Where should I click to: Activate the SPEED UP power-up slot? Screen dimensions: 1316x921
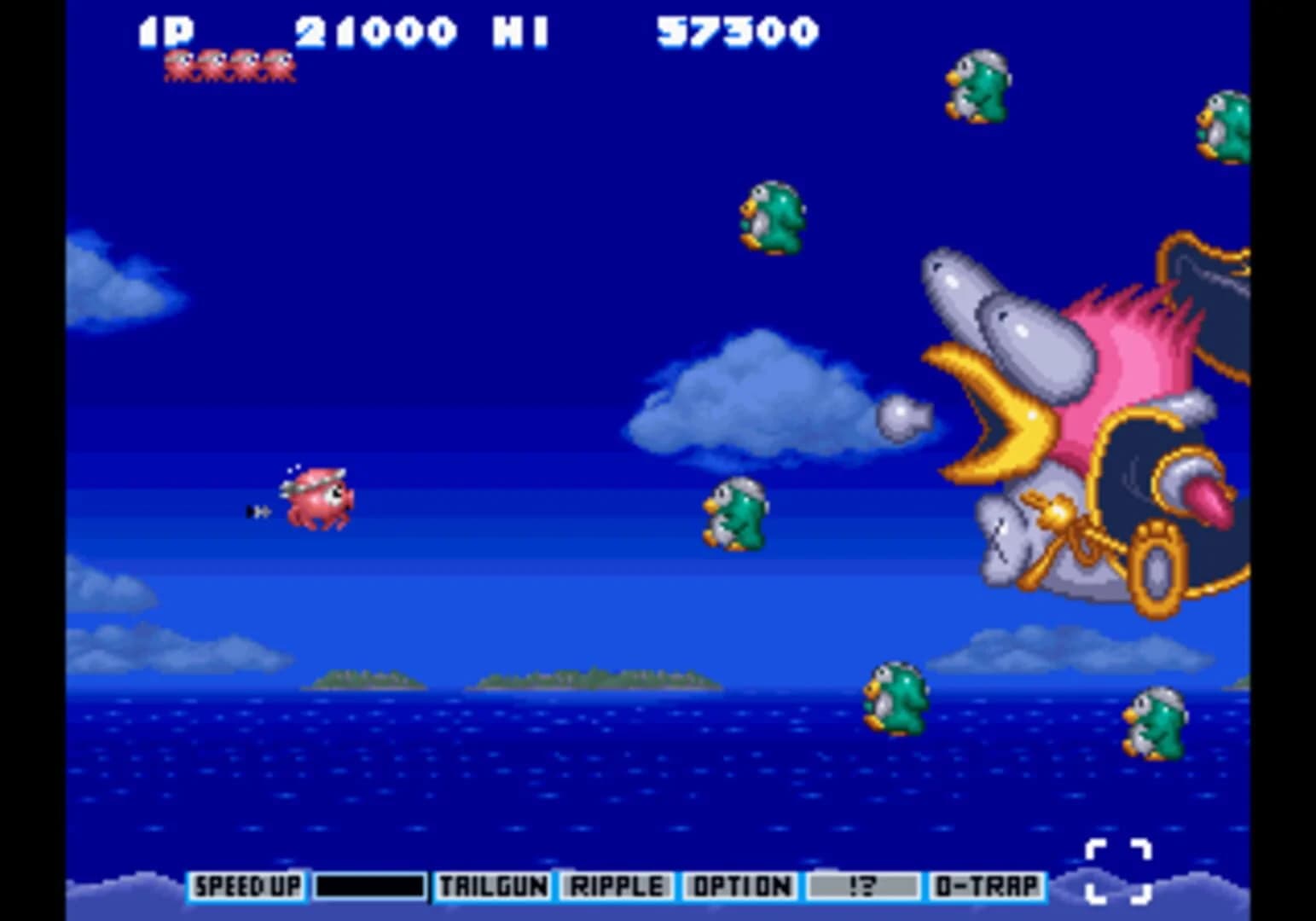click(x=246, y=887)
